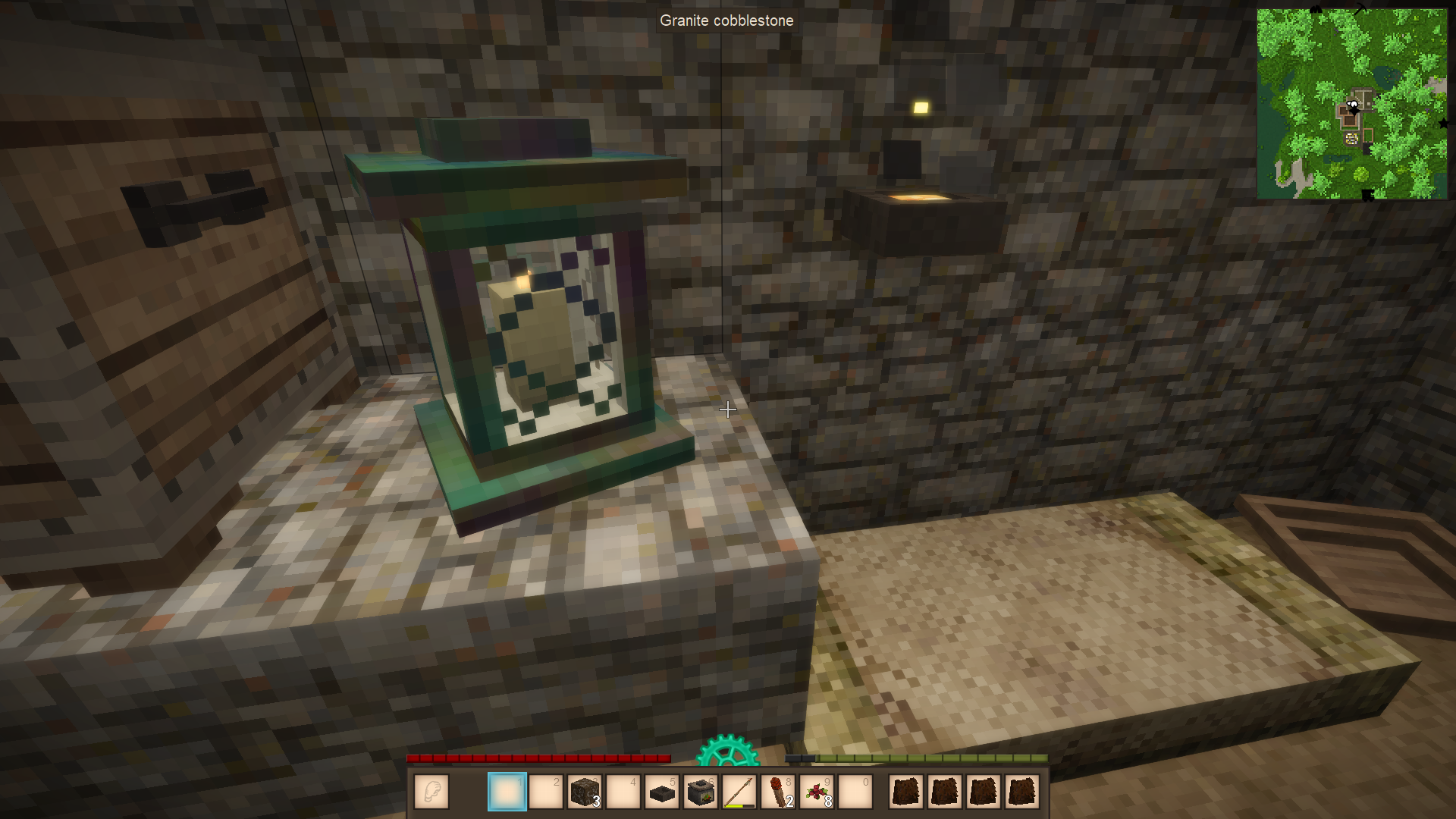
Task: Choose the stone stove item in slot 6
Action: pos(701,792)
